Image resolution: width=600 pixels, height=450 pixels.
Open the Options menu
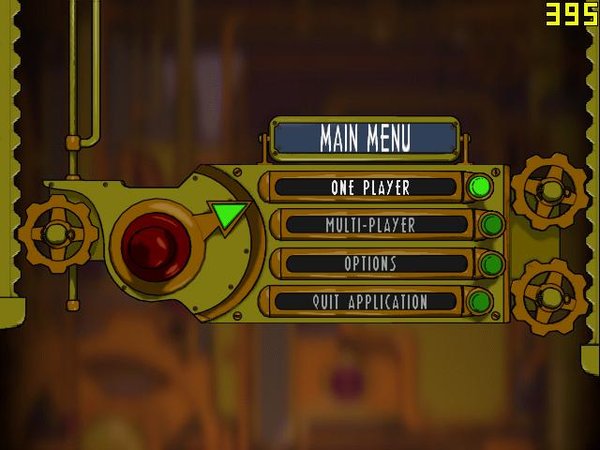pyautogui.click(x=370, y=264)
